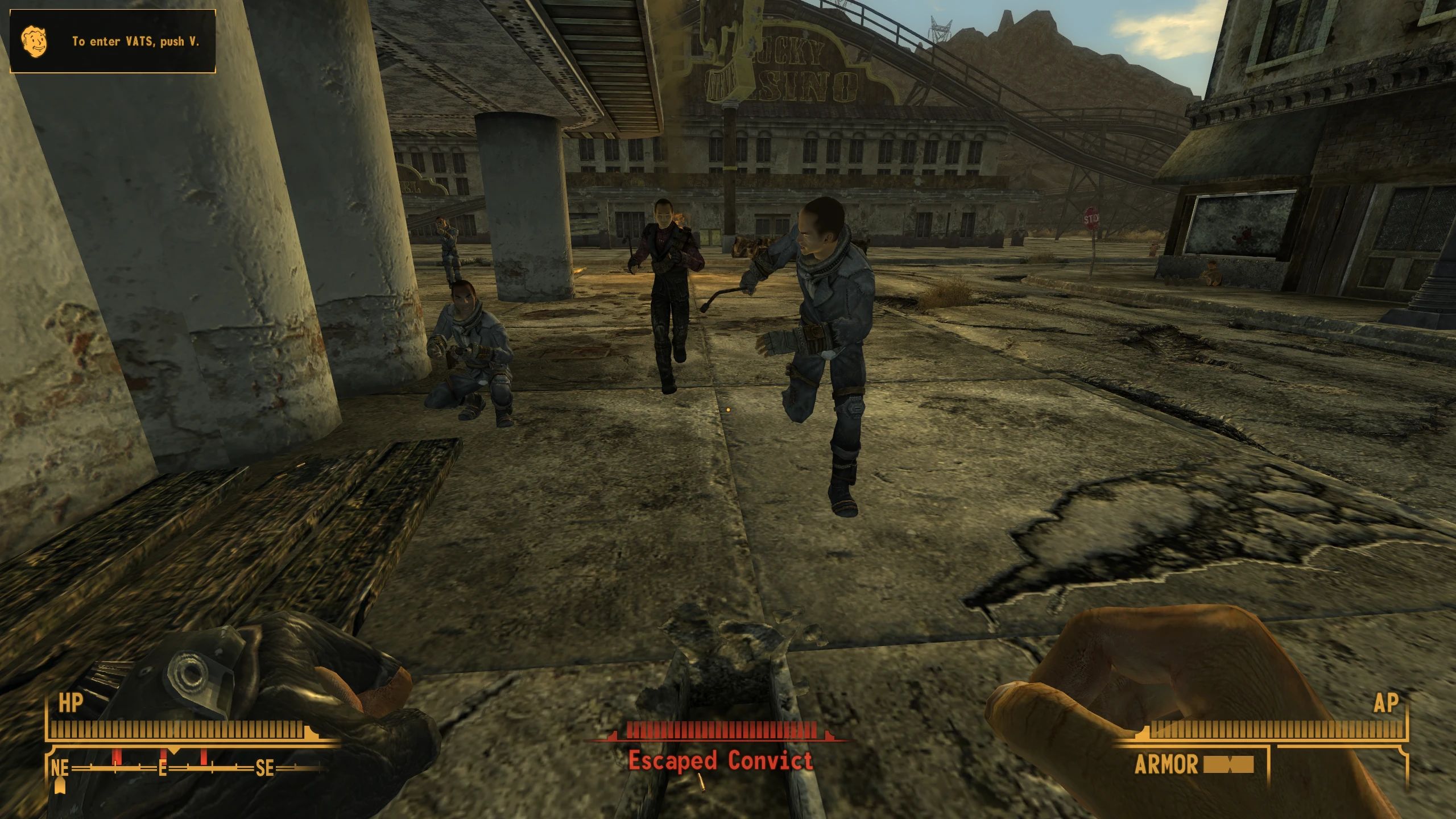Image resolution: width=1456 pixels, height=819 pixels.
Task: Click the Escaped Convict name label
Action: [x=721, y=760]
